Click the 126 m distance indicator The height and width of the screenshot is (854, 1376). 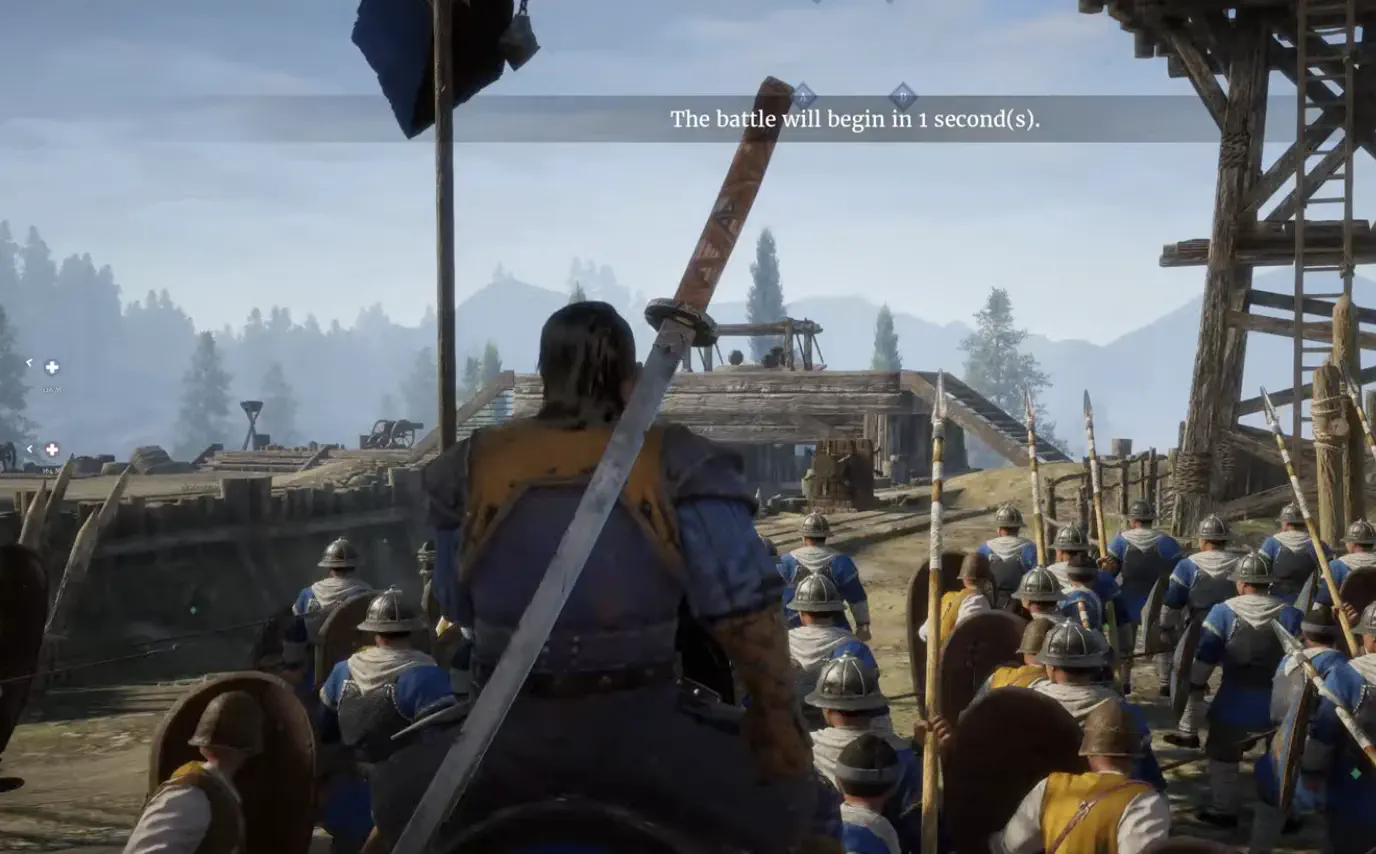(52, 389)
